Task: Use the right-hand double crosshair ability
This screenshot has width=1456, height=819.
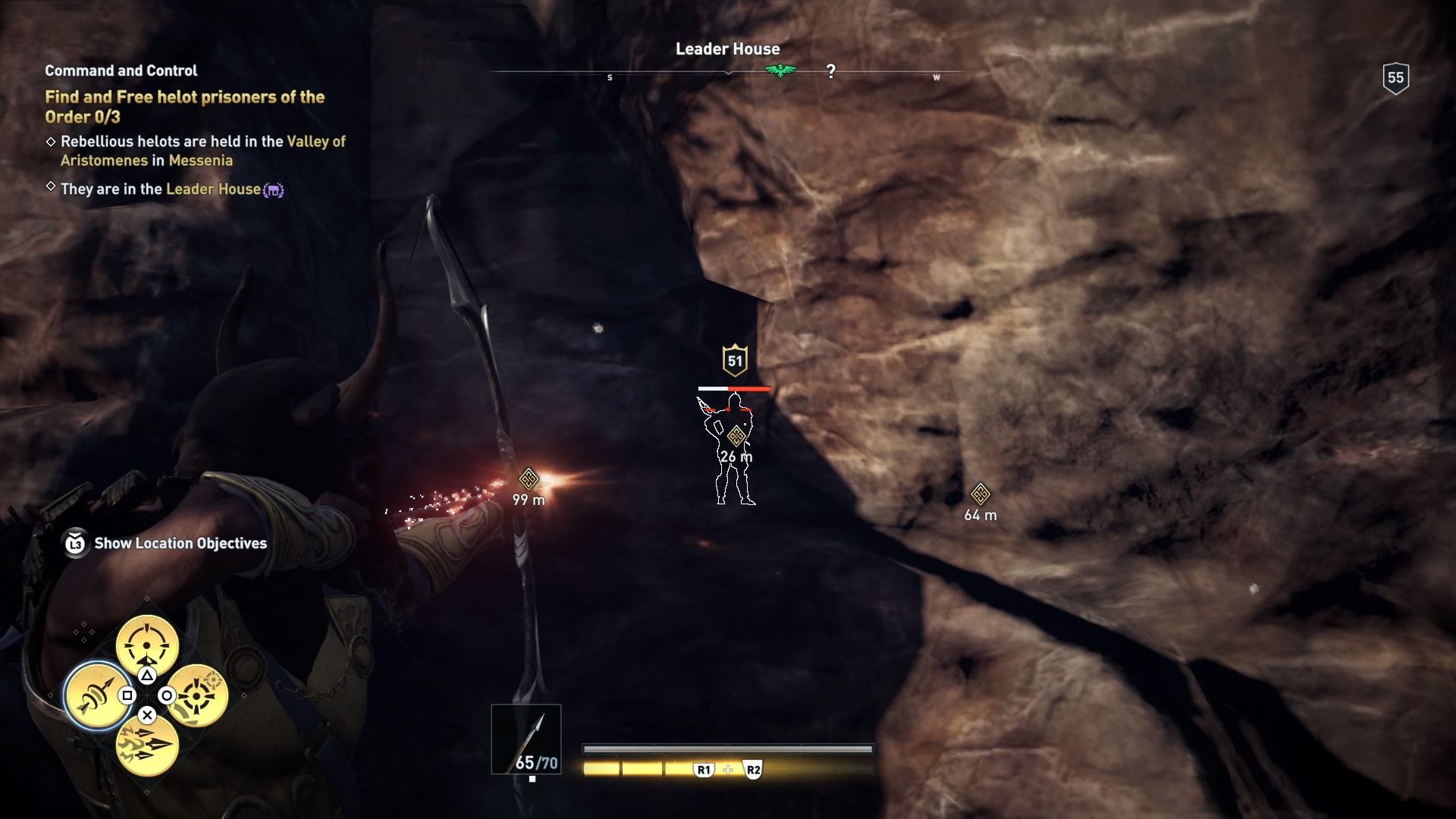Action: tap(197, 695)
